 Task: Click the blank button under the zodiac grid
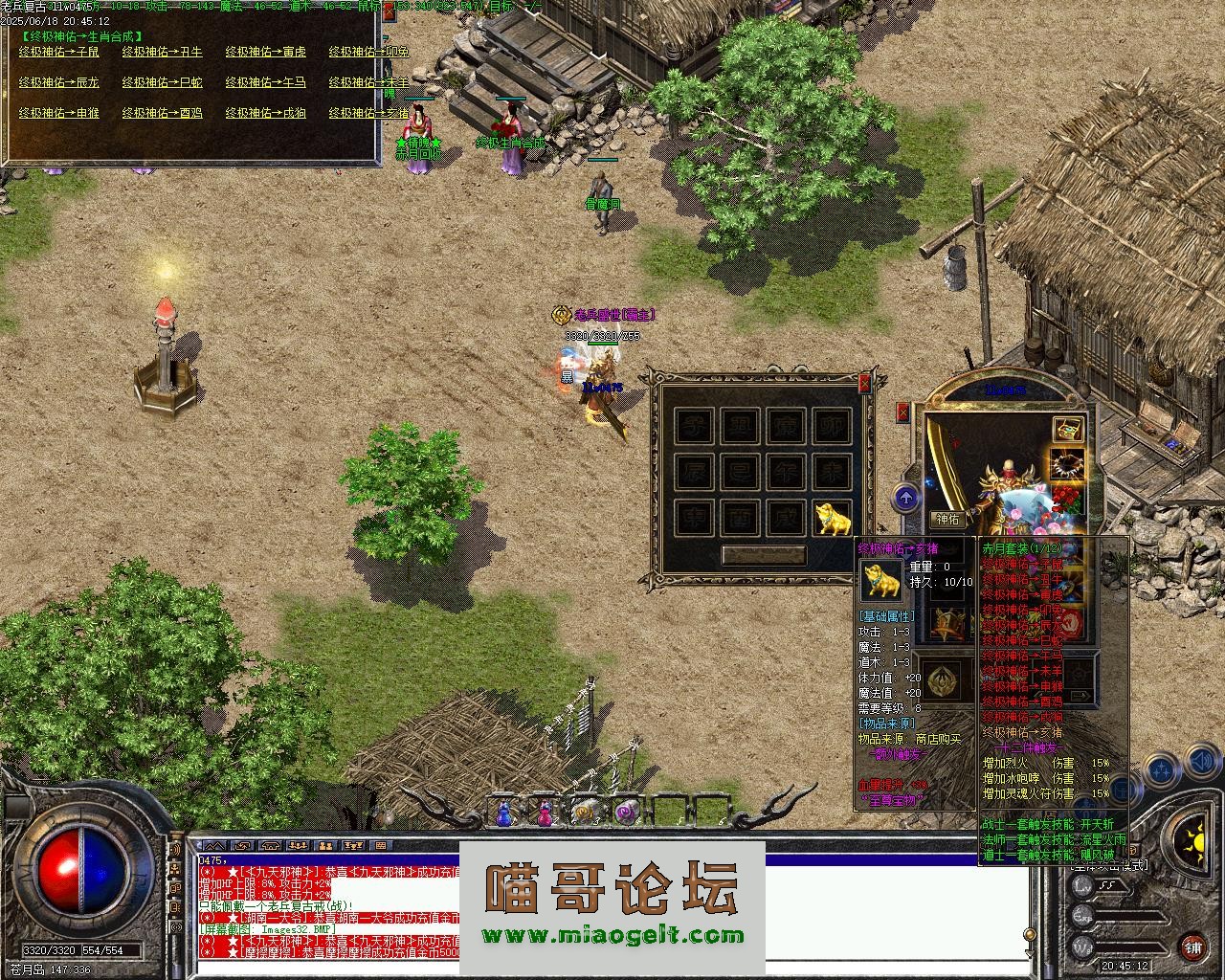(x=763, y=555)
